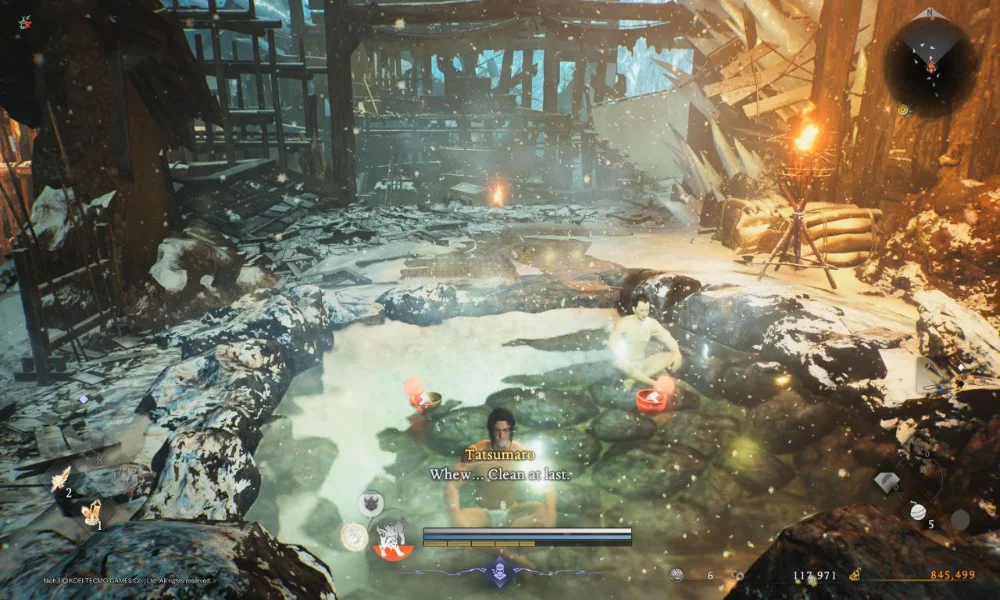This screenshot has height=600, width=1000.
Task: Select the quick item with count 2
Action: tap(61, 479)
